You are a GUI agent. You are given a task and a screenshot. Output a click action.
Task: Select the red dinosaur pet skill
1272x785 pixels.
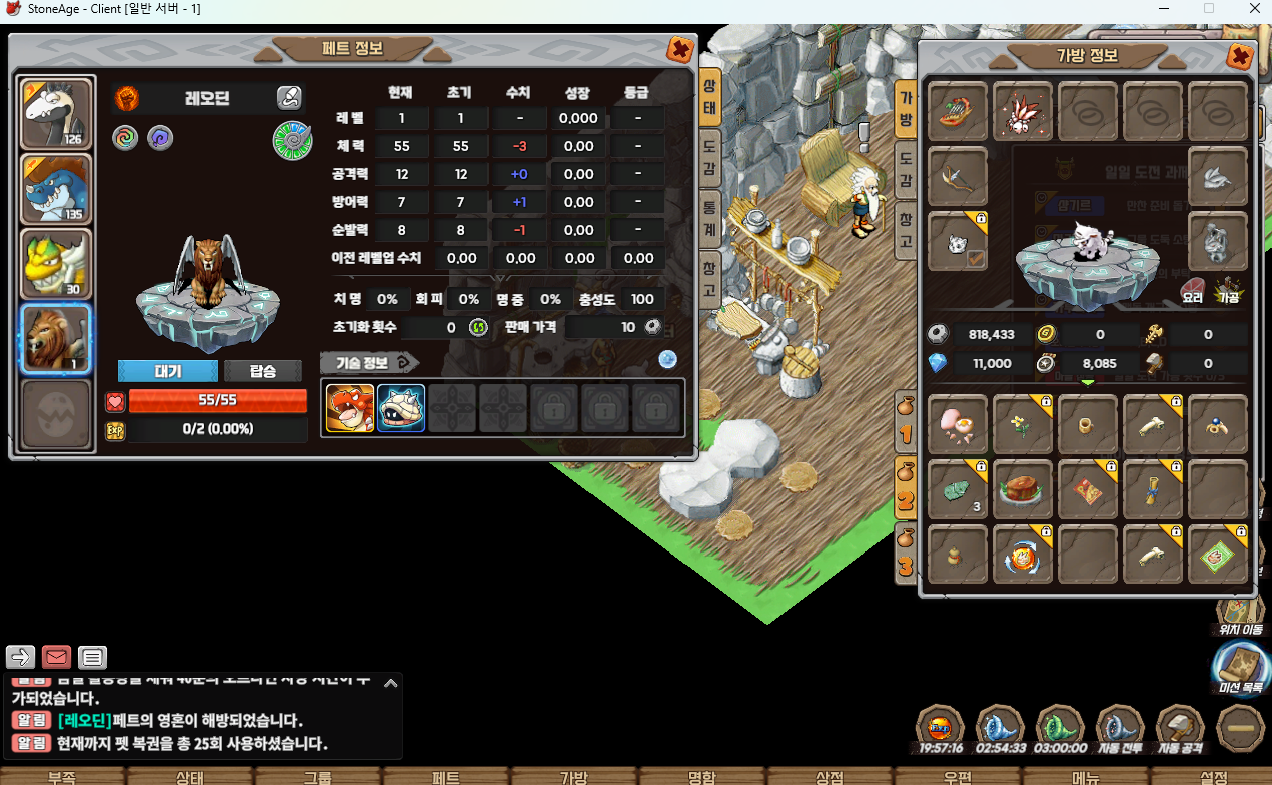[x=350, y=408]
